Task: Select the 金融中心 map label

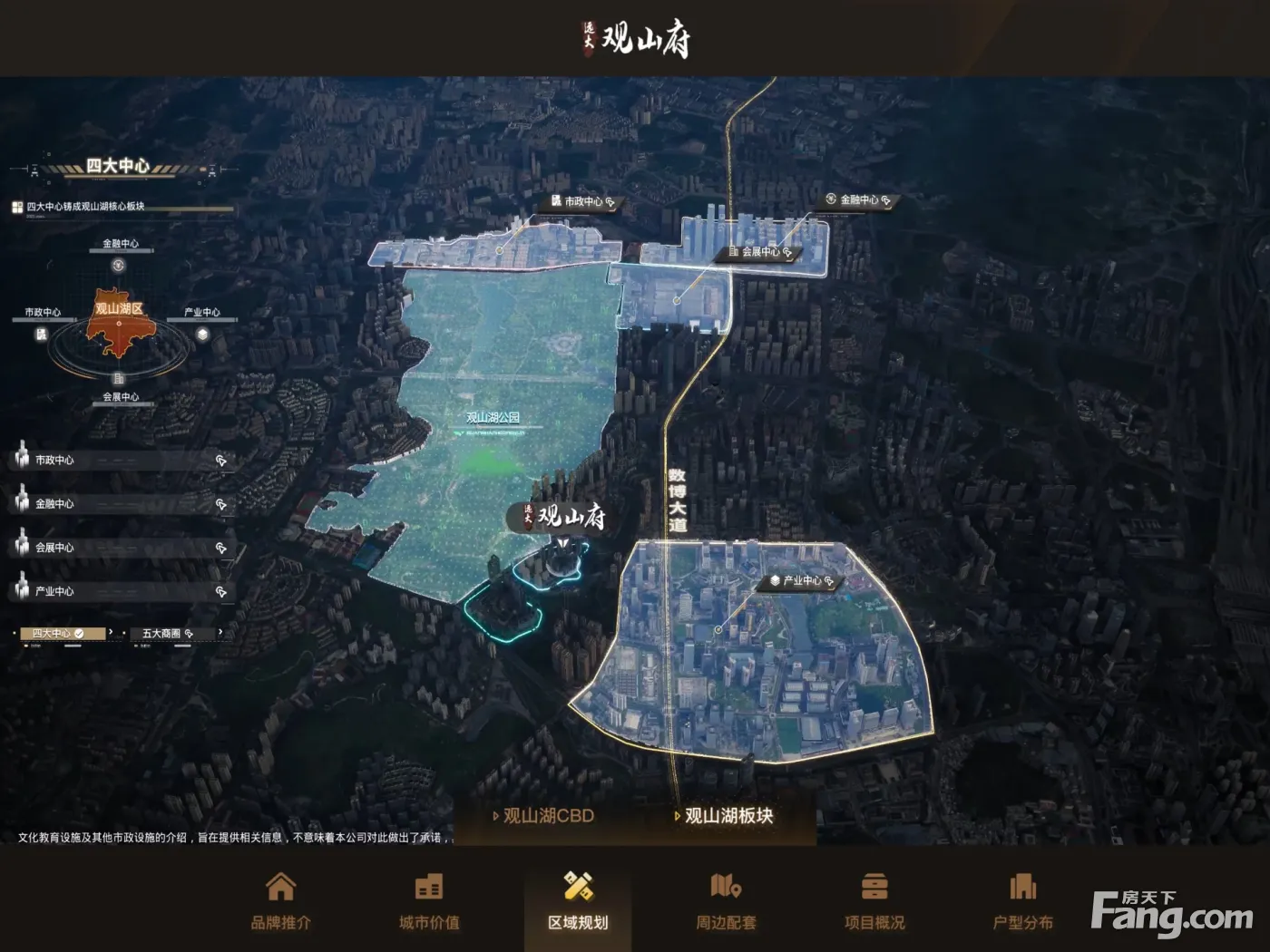Action: [x=858, y=200]
